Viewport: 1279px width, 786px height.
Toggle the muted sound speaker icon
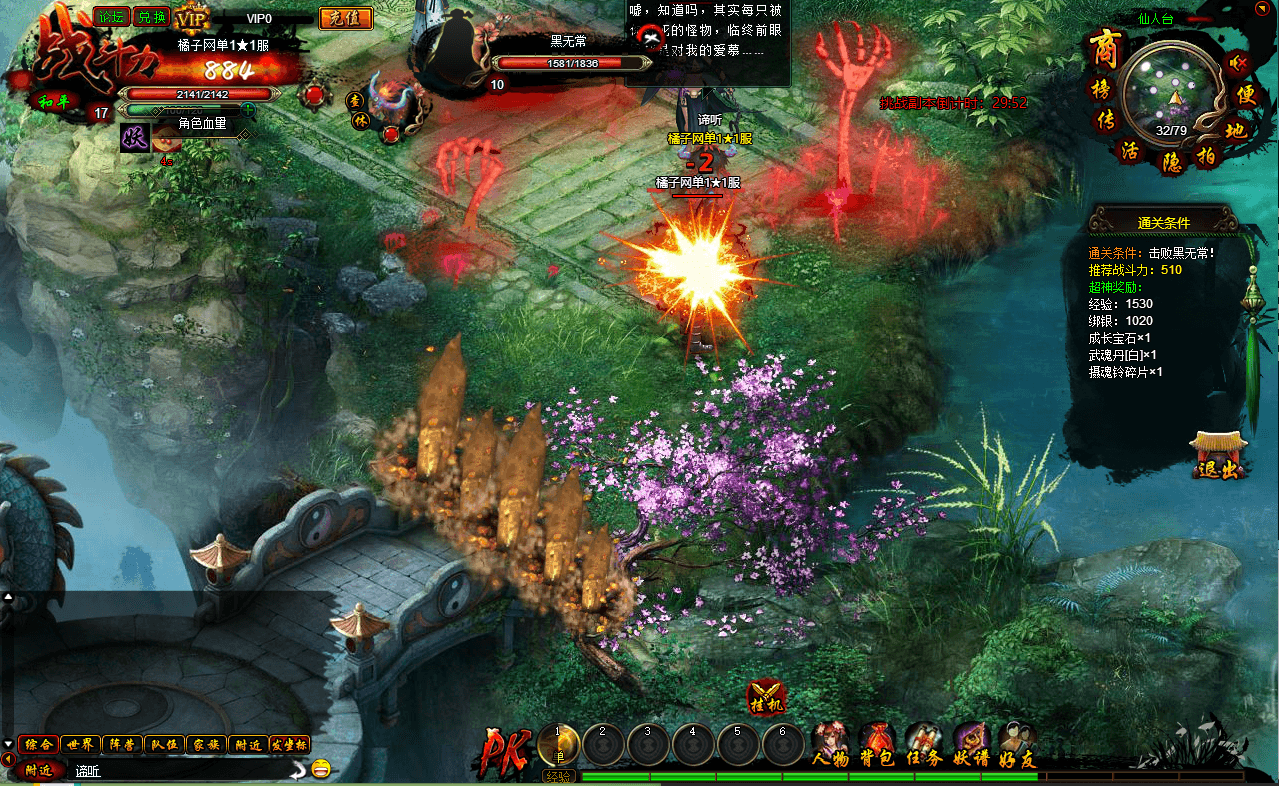(1239, 63)
